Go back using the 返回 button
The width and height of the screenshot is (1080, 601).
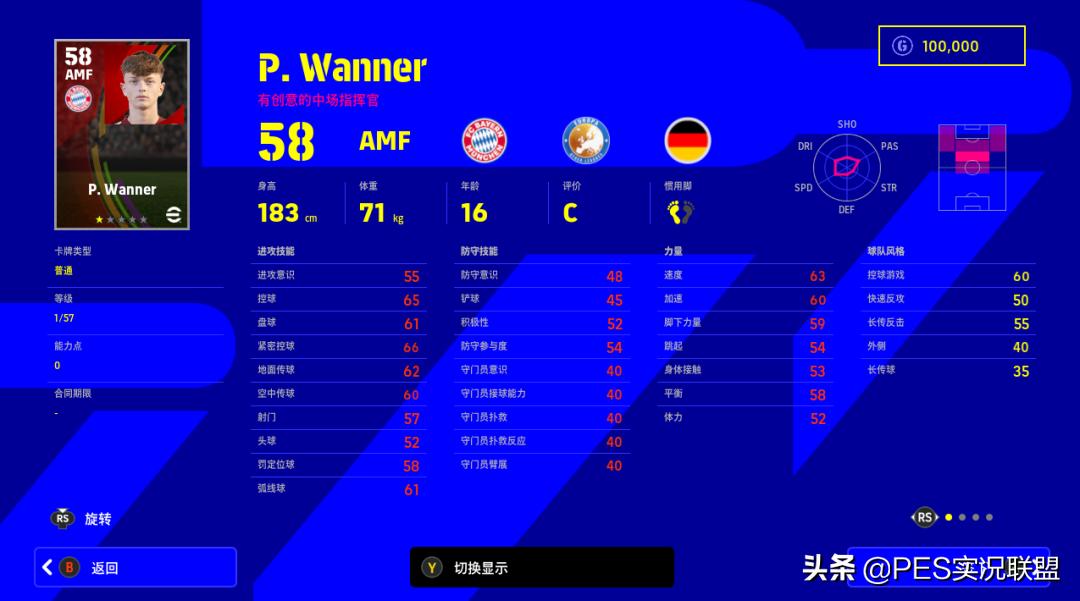coord(135,567)
